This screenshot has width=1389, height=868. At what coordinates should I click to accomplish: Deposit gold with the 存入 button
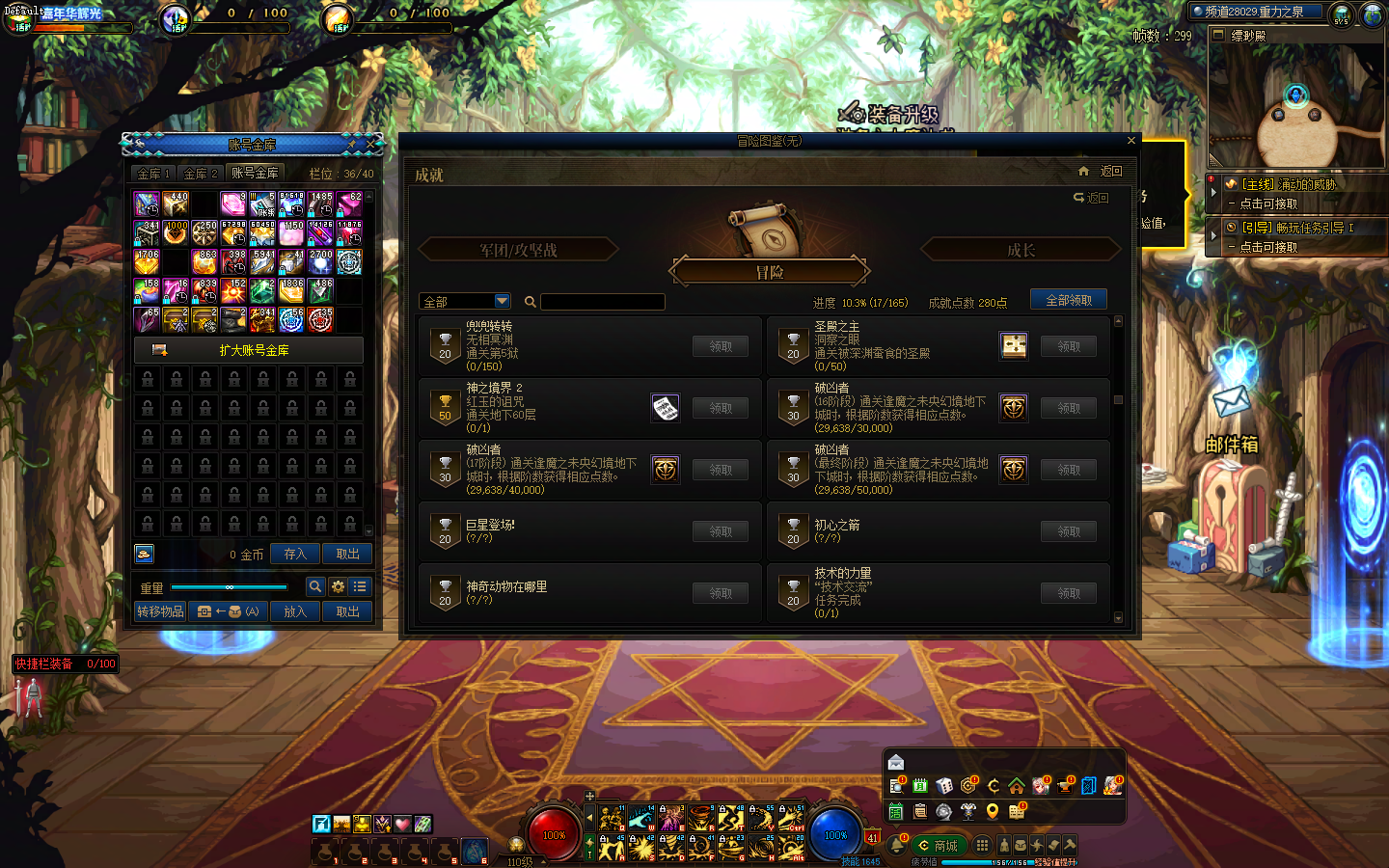pyautogui.click(x=295, y=555)
